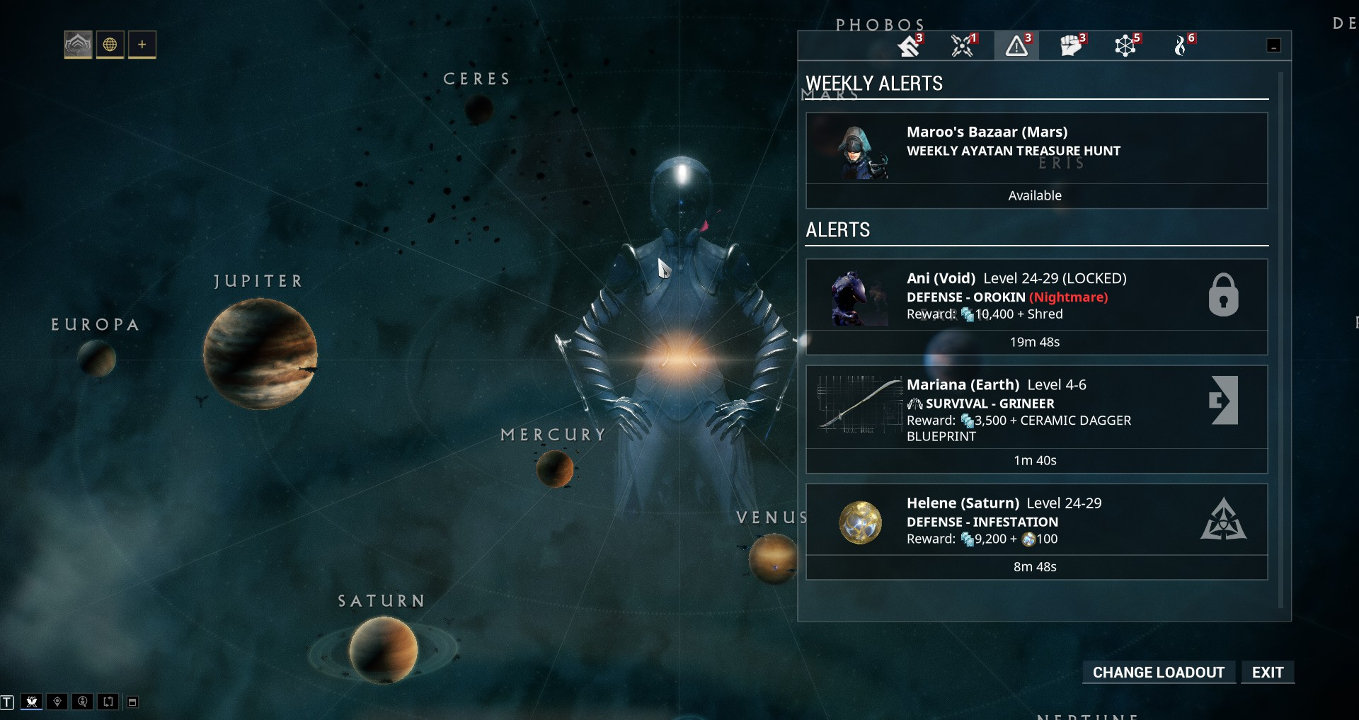Switch to the flame icon tab
This screenshot has height=720, width=1359.
click(1180, 46)
